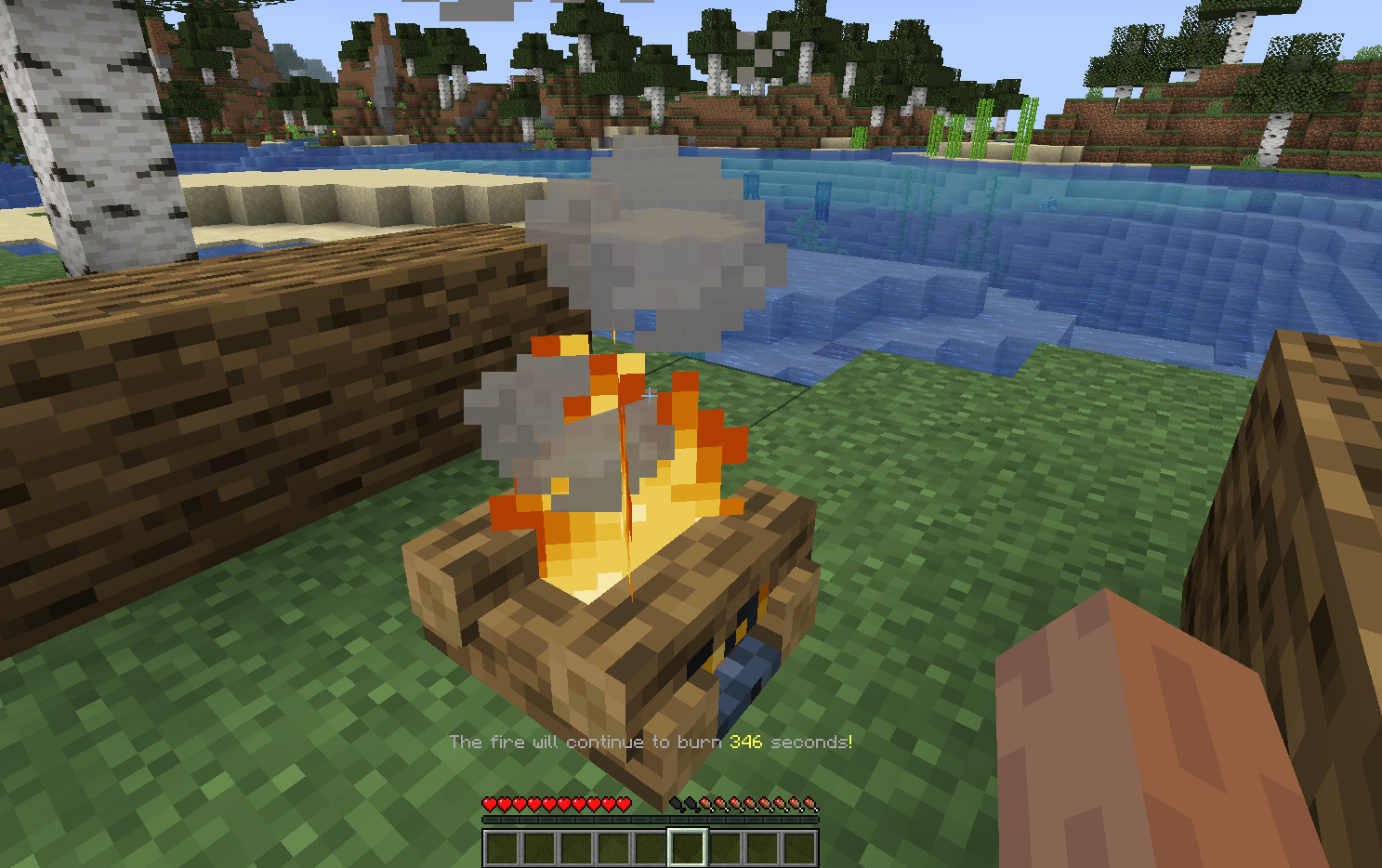Click the leftmost darkened drumstick hunger icon

pos(677,803)
